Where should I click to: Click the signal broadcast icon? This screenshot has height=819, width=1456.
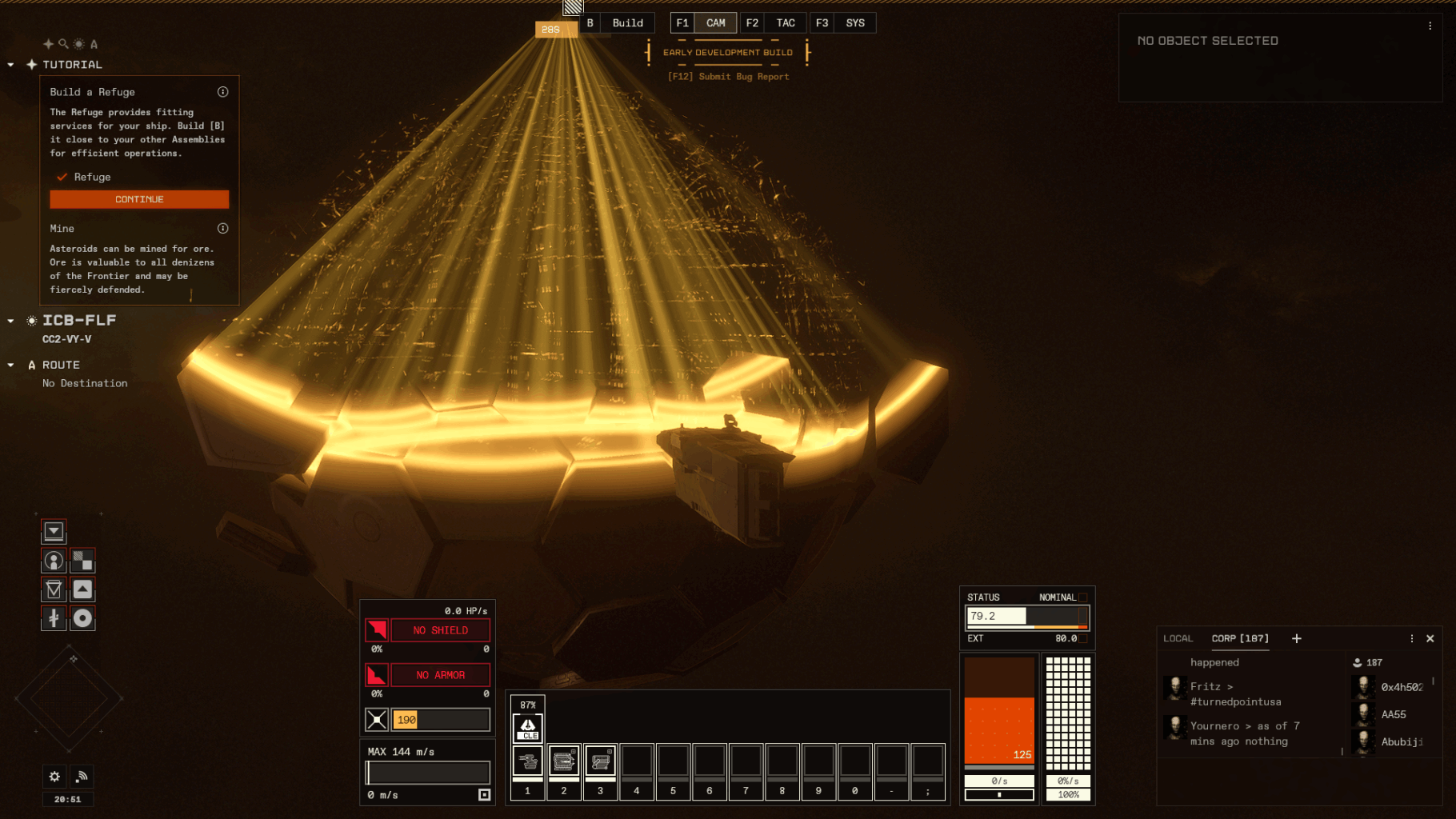coord(82,776)
